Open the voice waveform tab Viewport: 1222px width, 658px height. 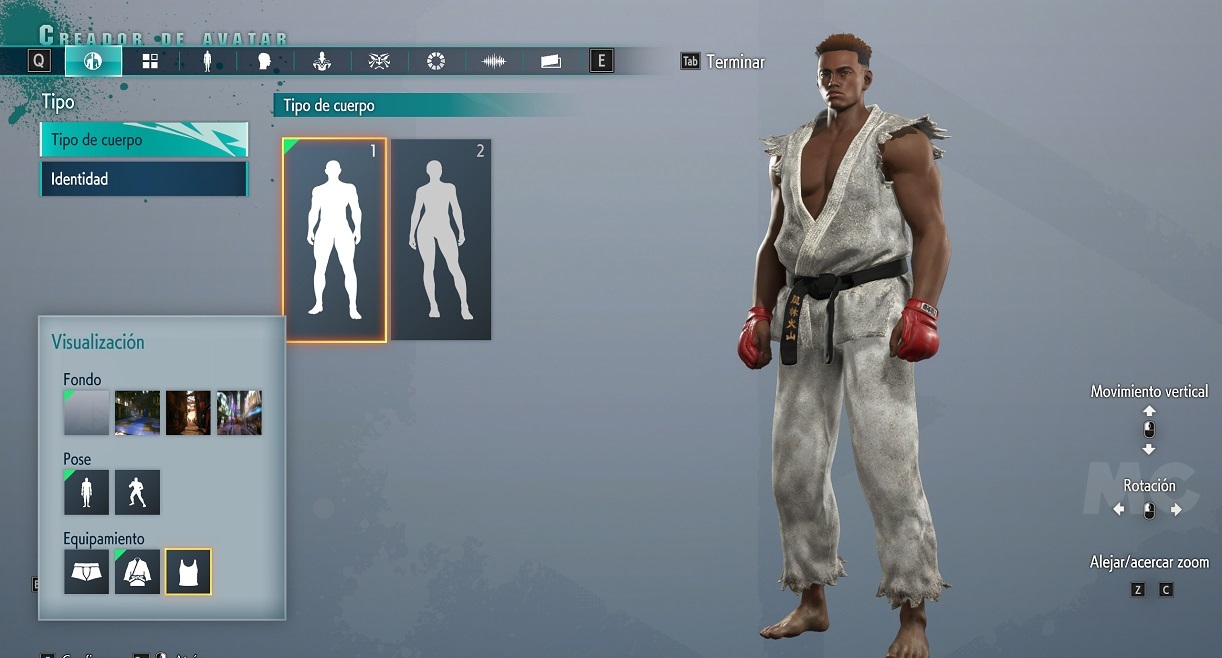point(493,61)
